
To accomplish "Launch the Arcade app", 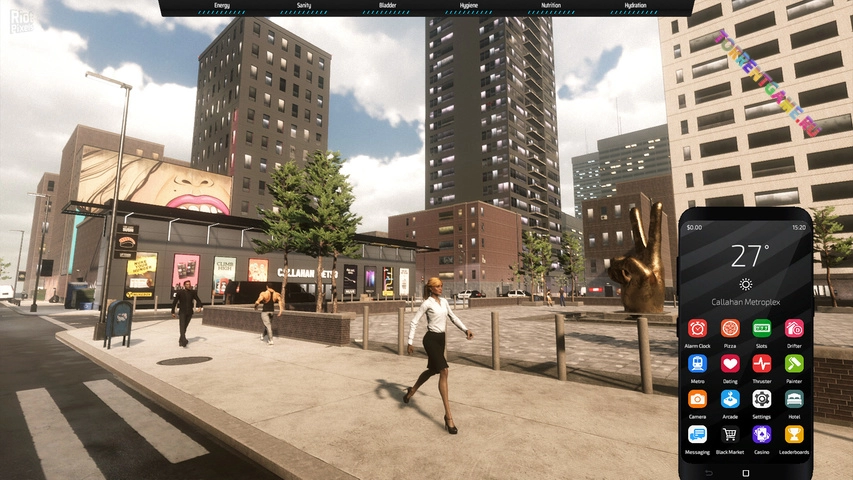I will (x=730, y=399).
